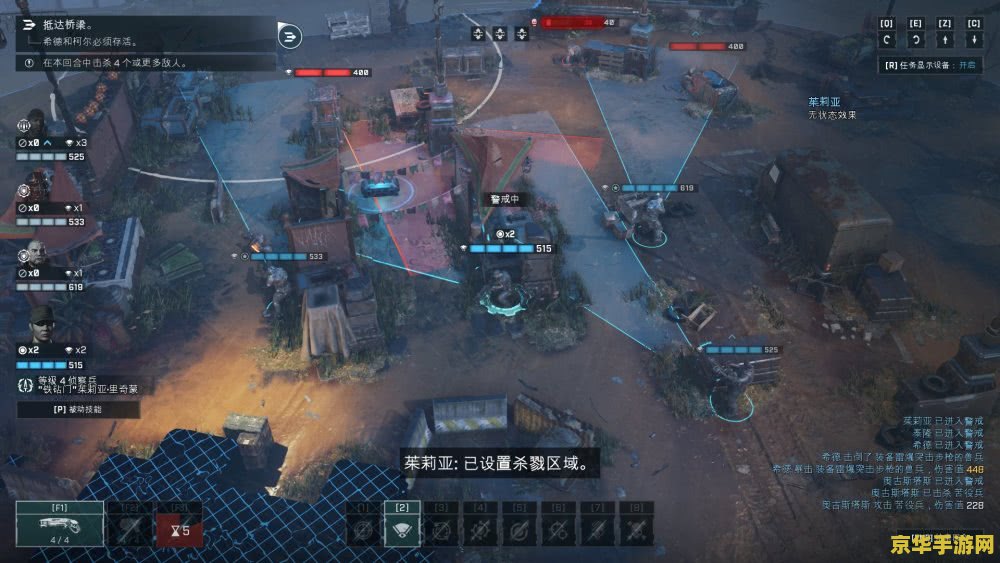Pick the bald soldier portrait with 619 health
Viewport: 1000px width, 563px height.
click(x=36, y=254)
